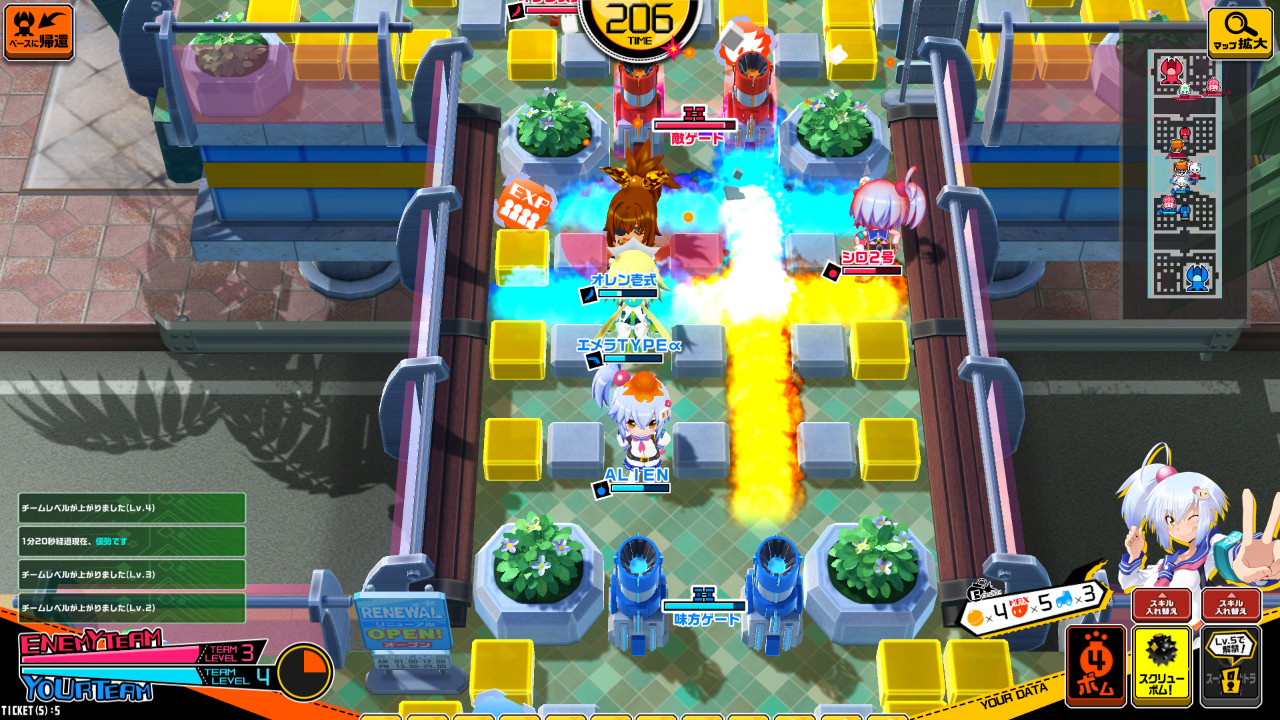Select the red enemy base on minimap
Viewport: 1280px width, 720px height.
point(1169,70)
